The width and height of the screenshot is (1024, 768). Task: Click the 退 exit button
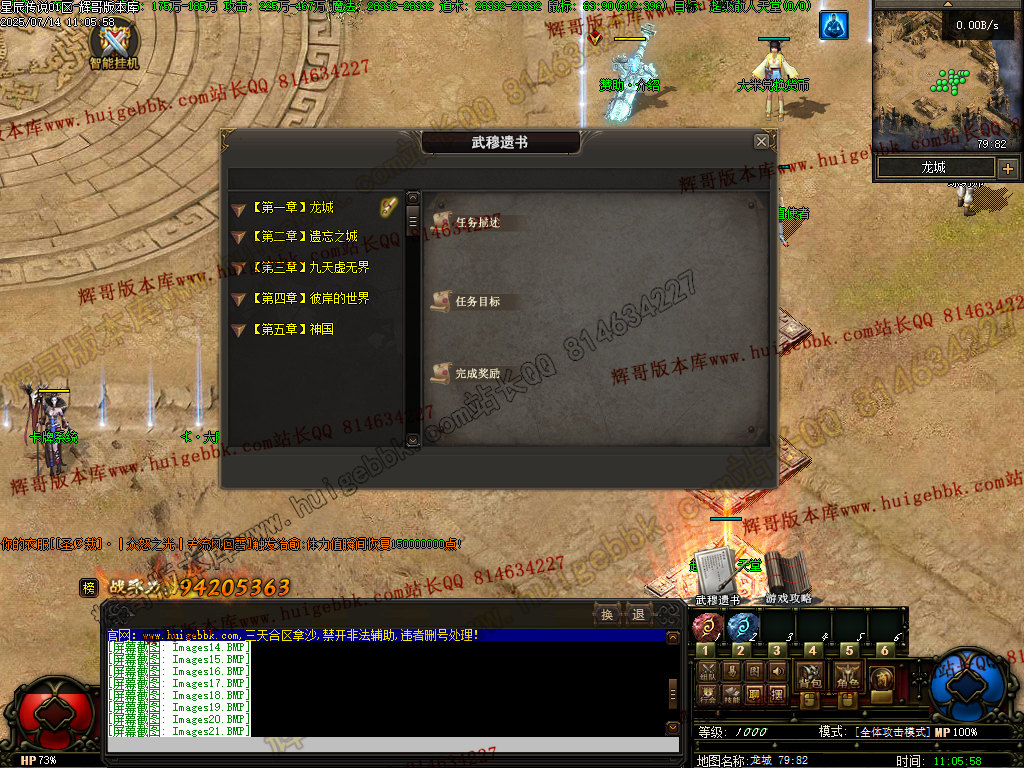click(637, 614)
